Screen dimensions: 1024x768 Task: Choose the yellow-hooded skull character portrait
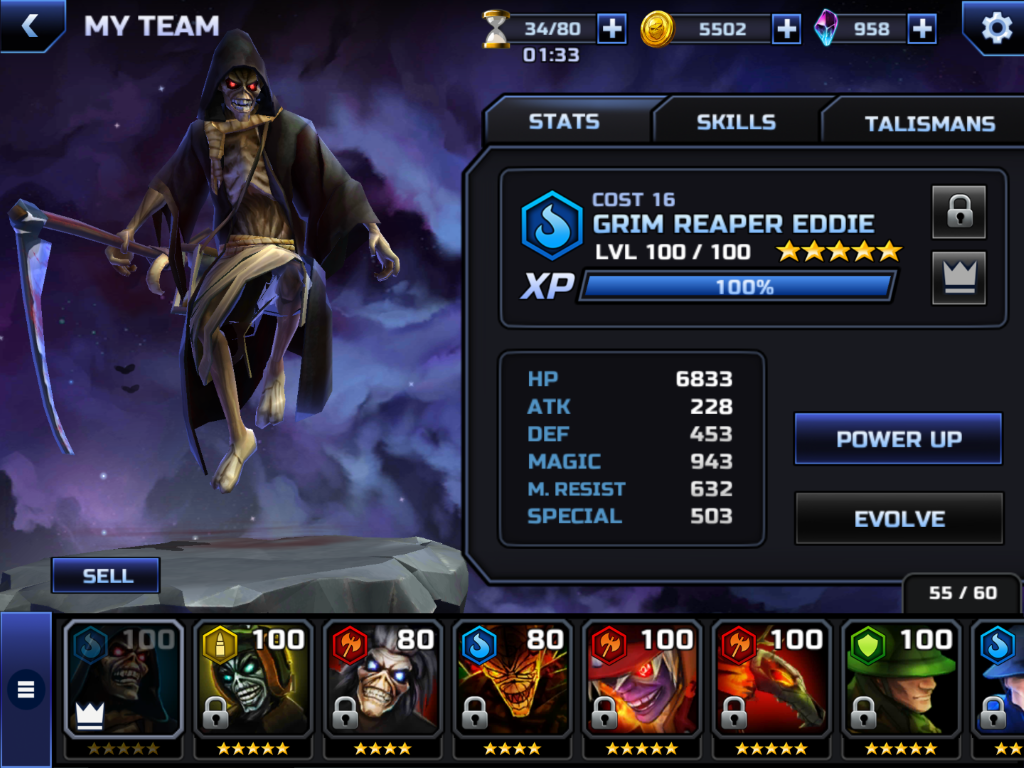(253, 680)
